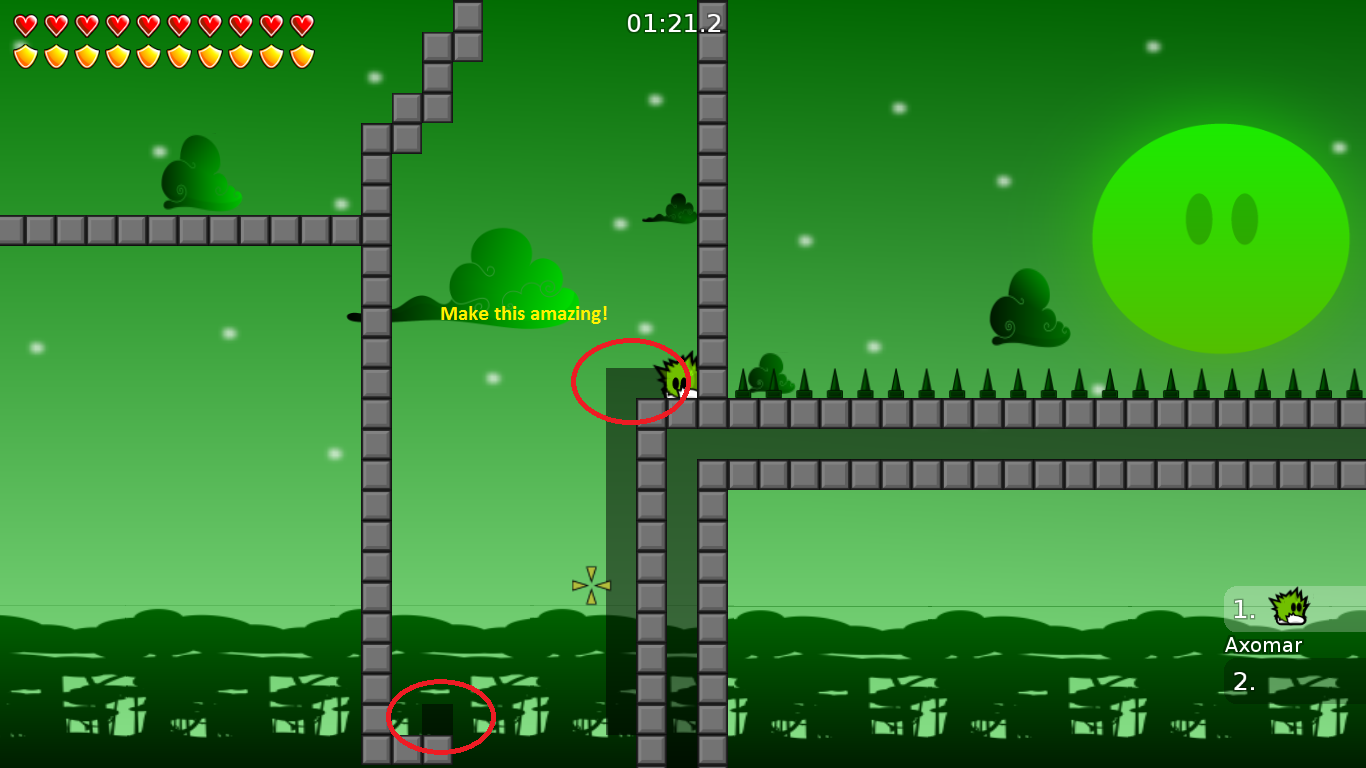This screenshot has height=768, width=1366.
Task: Toggle the race timer showing 01:21.2
Action: 674,23
